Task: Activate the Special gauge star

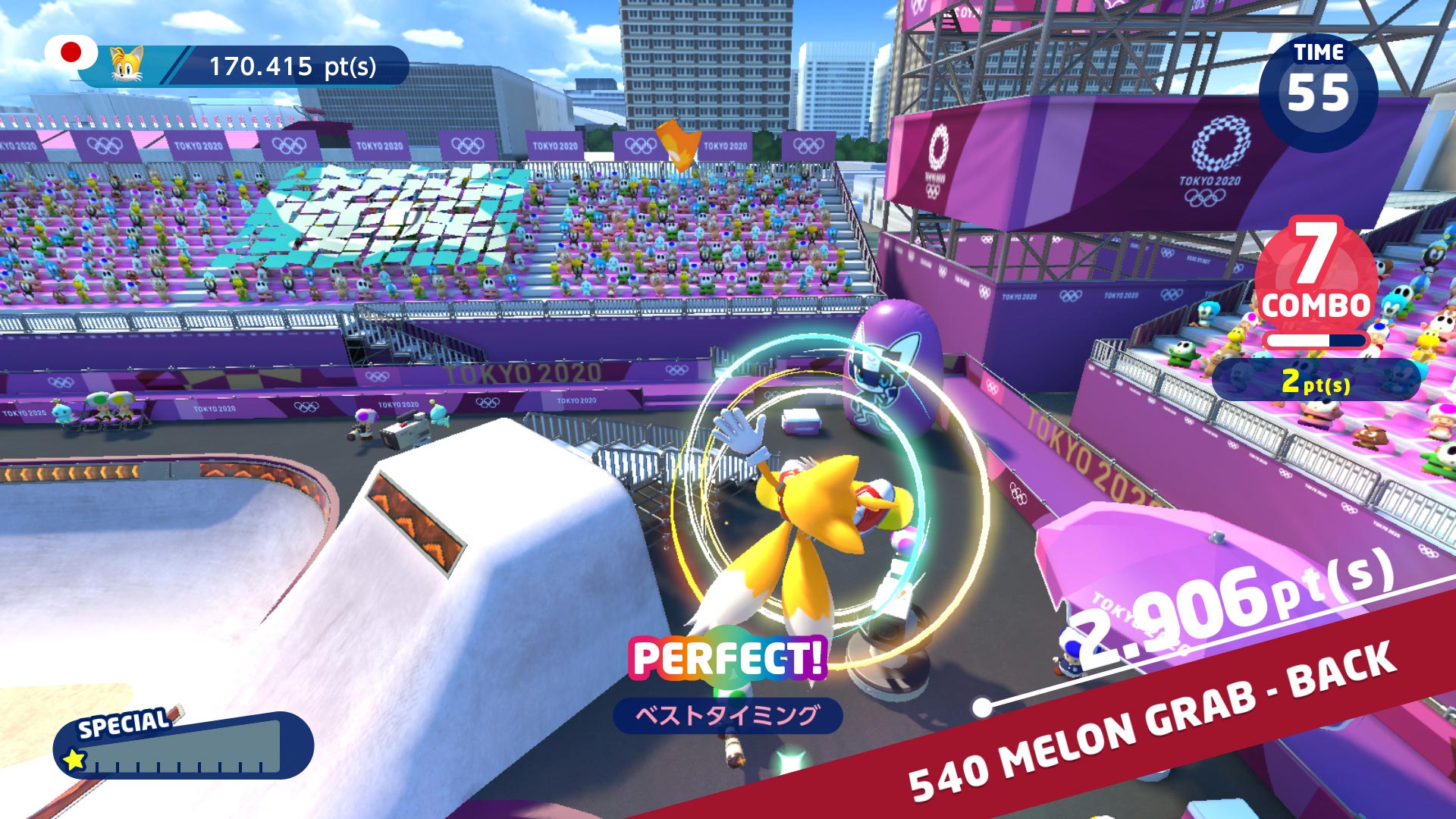Action: pos(74,759)
